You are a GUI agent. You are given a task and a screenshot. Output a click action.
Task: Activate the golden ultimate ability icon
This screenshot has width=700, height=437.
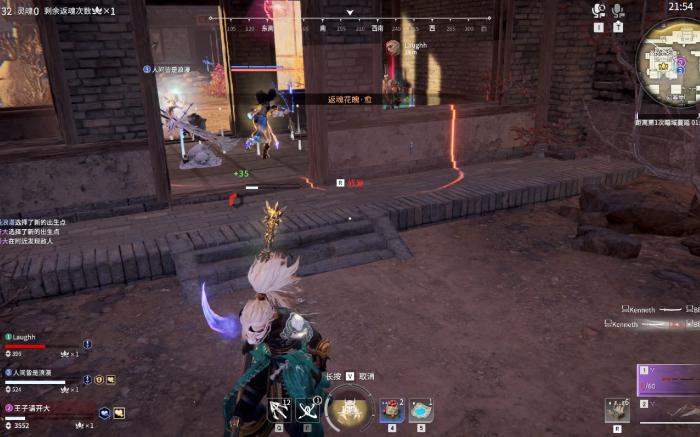click(350, 407)
